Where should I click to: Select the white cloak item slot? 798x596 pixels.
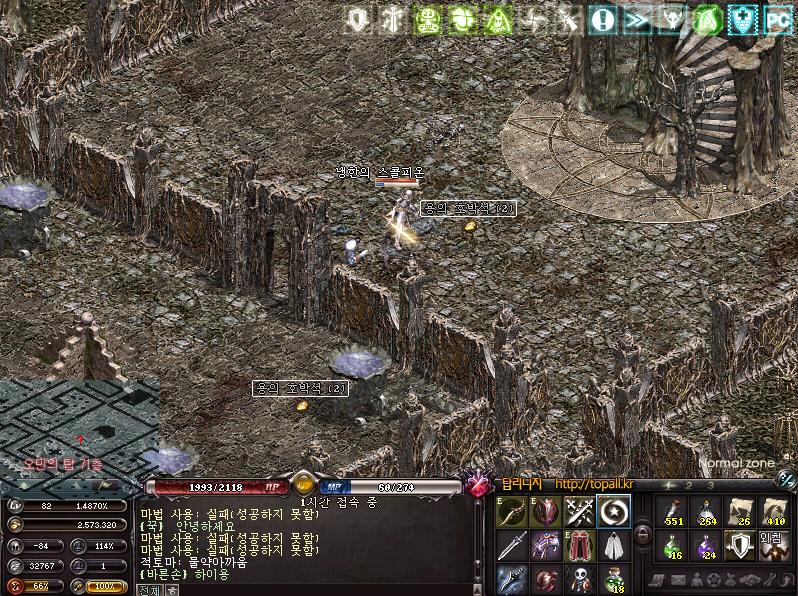[x=612, y=546]
